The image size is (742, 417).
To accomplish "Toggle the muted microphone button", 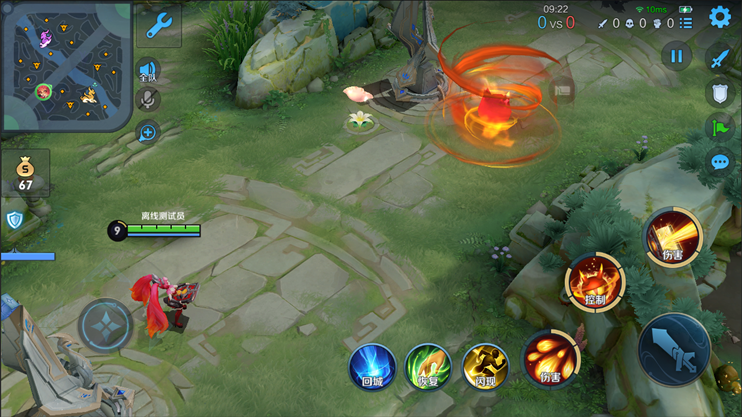I will click(x=148, y=100).
